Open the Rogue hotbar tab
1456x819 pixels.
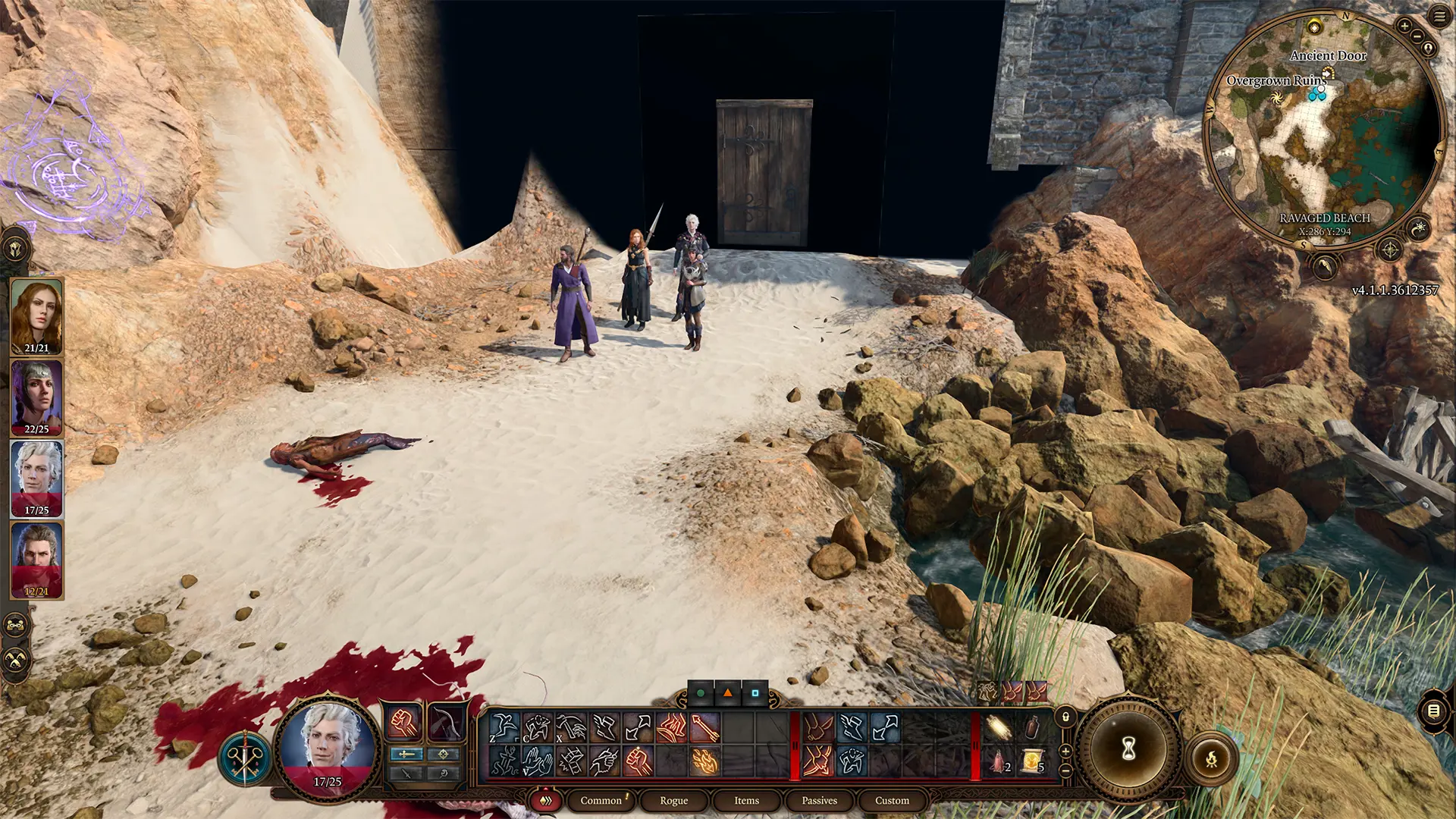[x=674, y=800]
